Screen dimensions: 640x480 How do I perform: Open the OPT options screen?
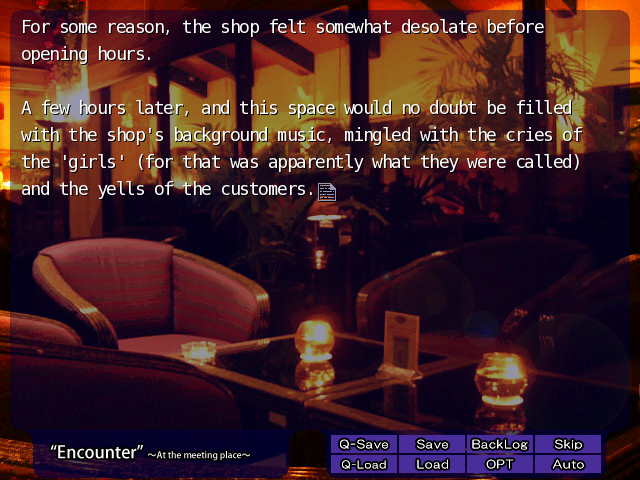tap(499, 464)
